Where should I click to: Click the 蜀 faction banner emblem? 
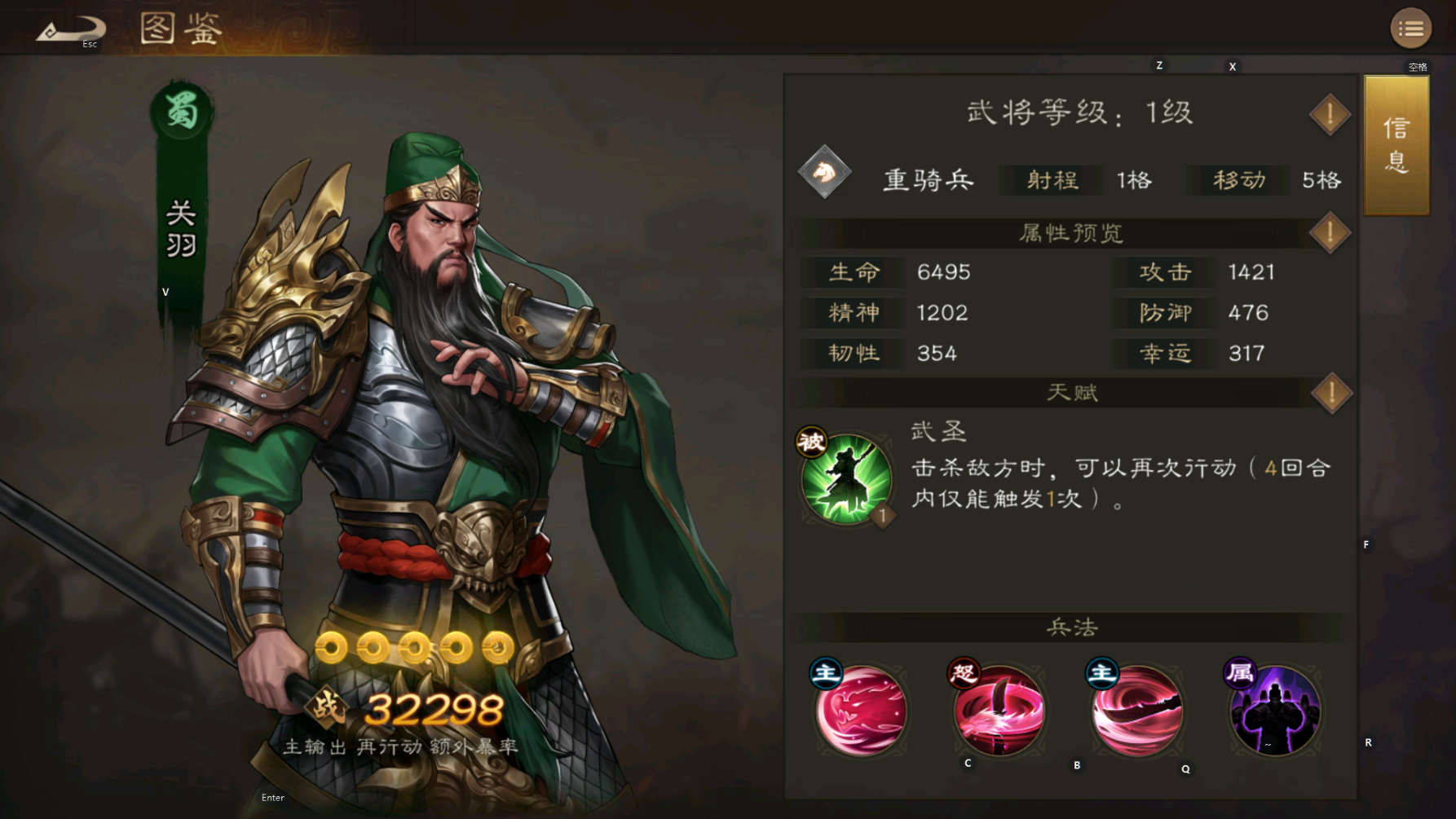(181, 111)
